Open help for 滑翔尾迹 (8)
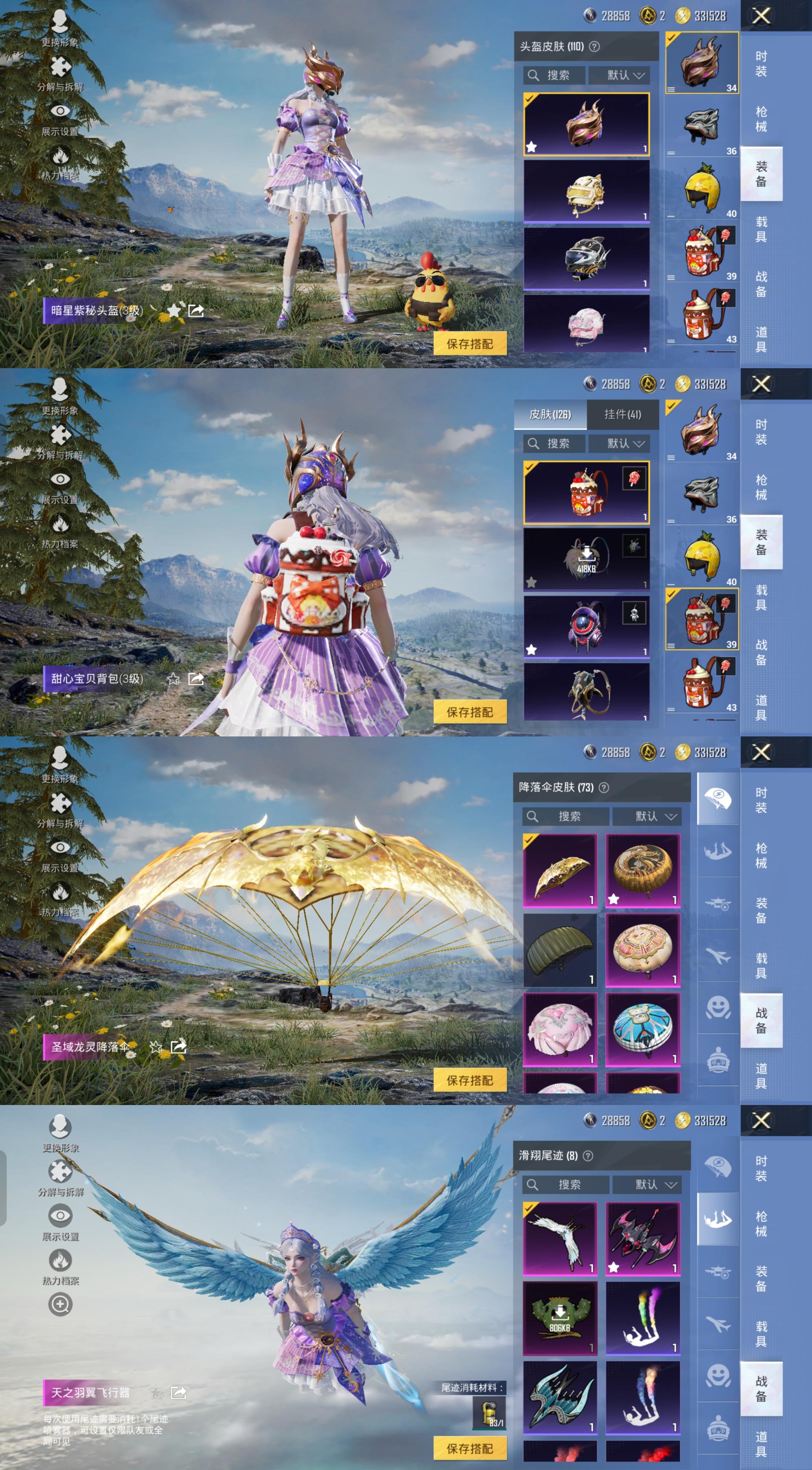812x1470 pixels. pyautogui.click(x=588, y=1155)
